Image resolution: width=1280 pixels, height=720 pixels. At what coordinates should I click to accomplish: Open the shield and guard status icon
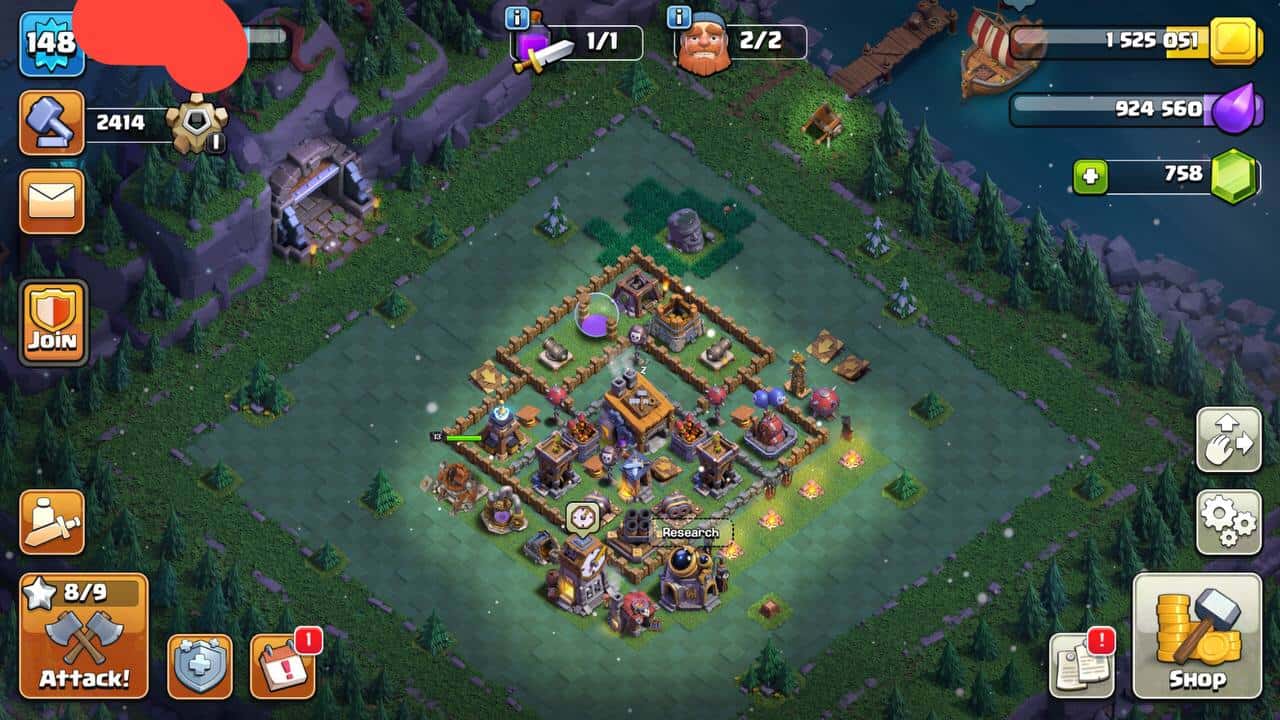coord(199,666)
